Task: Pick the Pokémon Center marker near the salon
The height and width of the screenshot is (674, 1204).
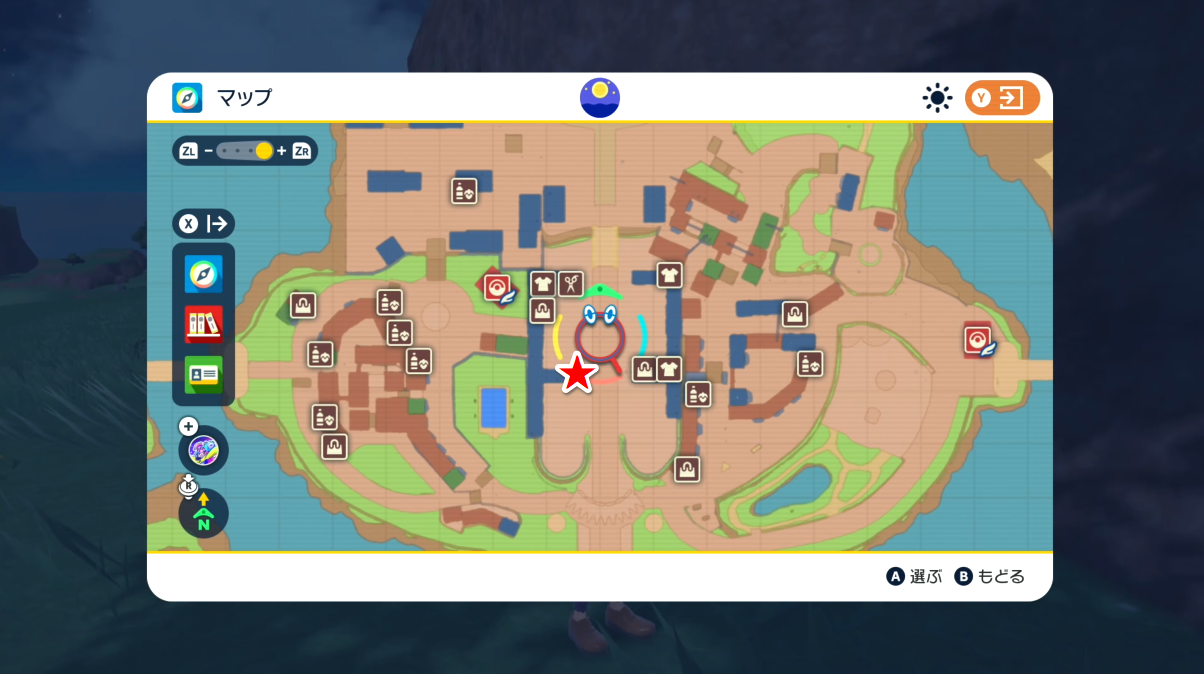Action: tap(498, 288)
